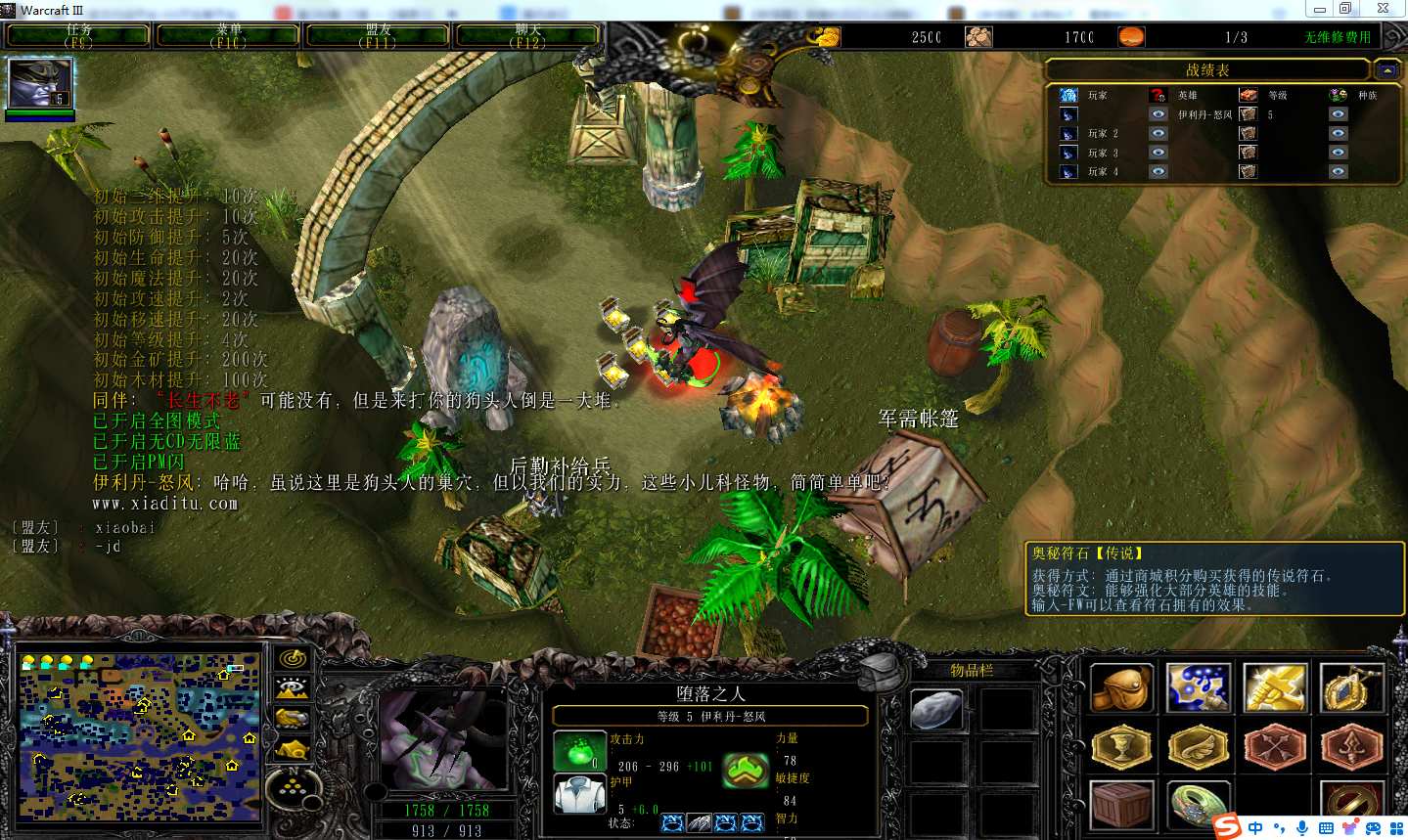
Task: Activate the golden sword-in-fist ability
Action: (1274, 687)
